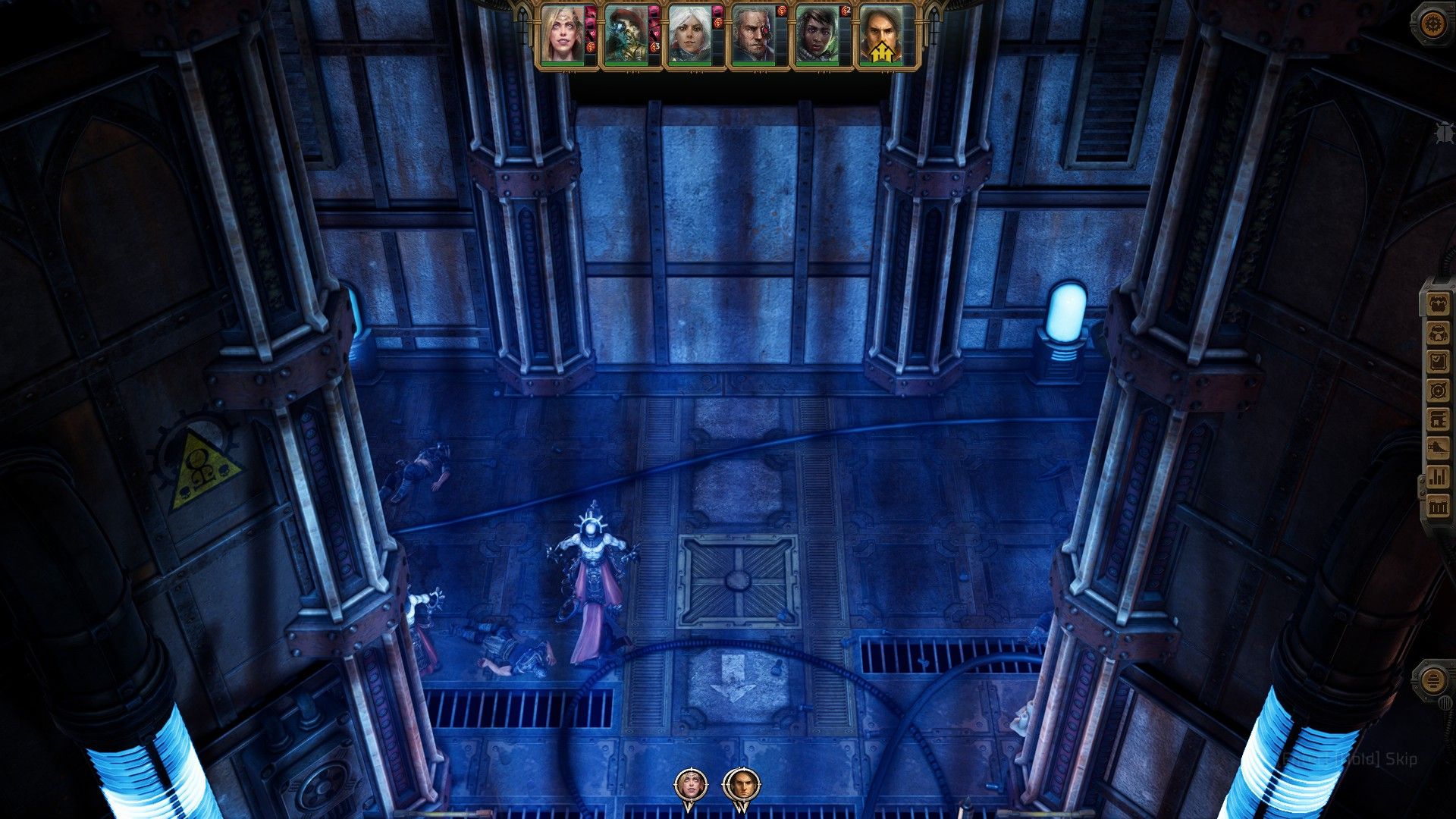Click the round gear emblem in top-right corner
The image size is (1456, 819).
[x=1433, y=23]
